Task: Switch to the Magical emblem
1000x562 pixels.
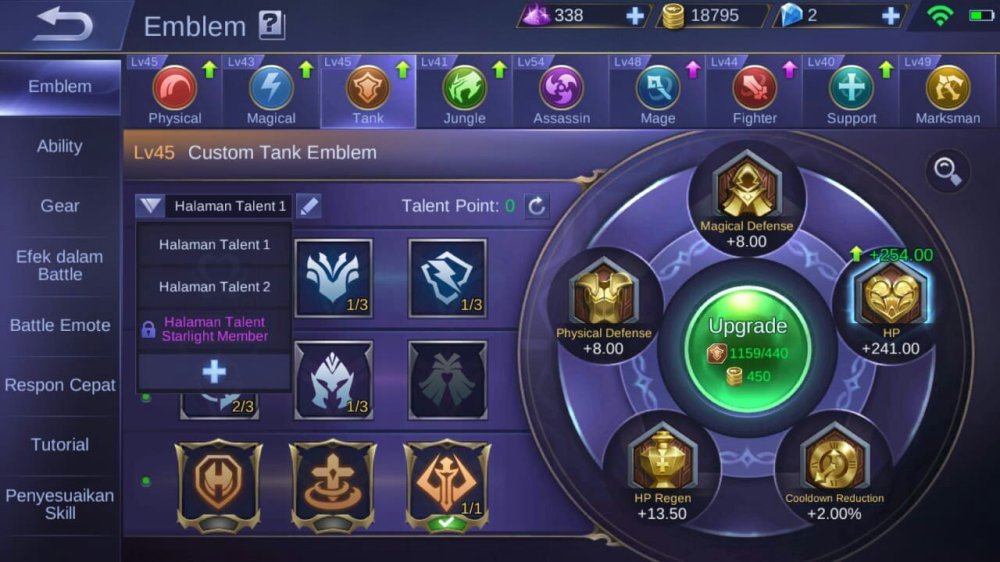Action: (x=271, y=93)
